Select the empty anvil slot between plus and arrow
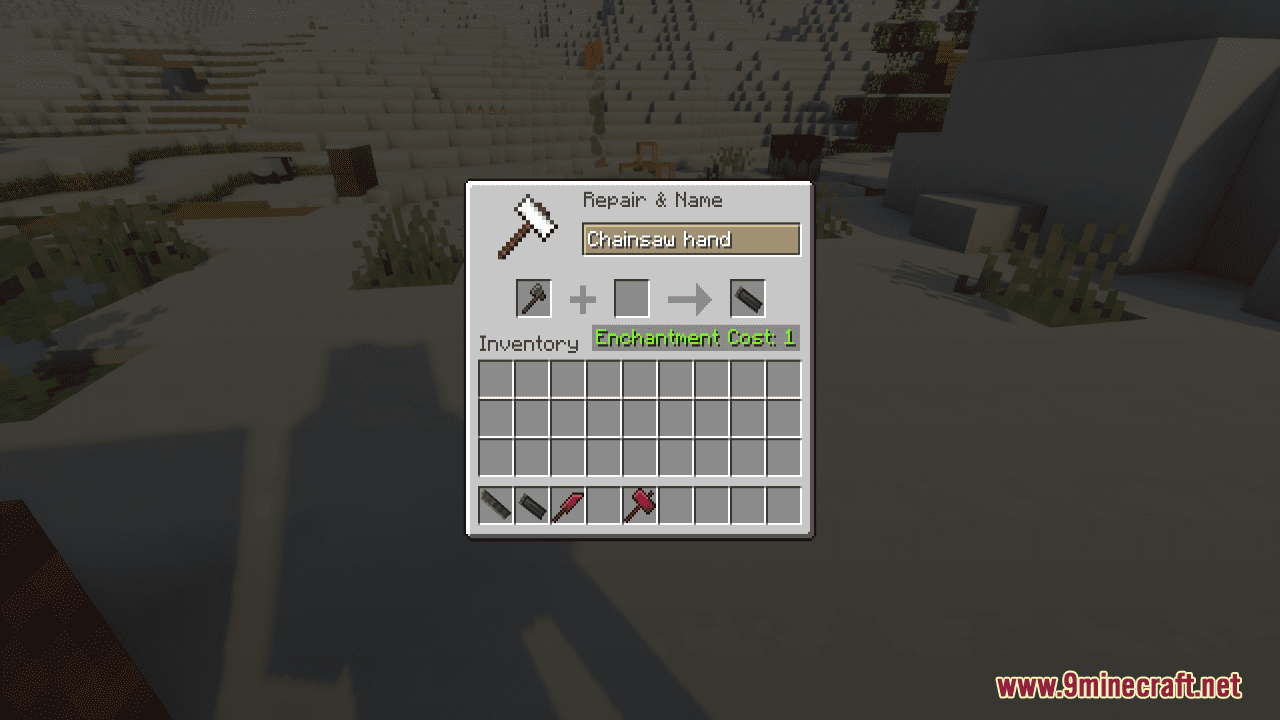The height and width of the screenshot is (720, 1280). coord(631,298)
